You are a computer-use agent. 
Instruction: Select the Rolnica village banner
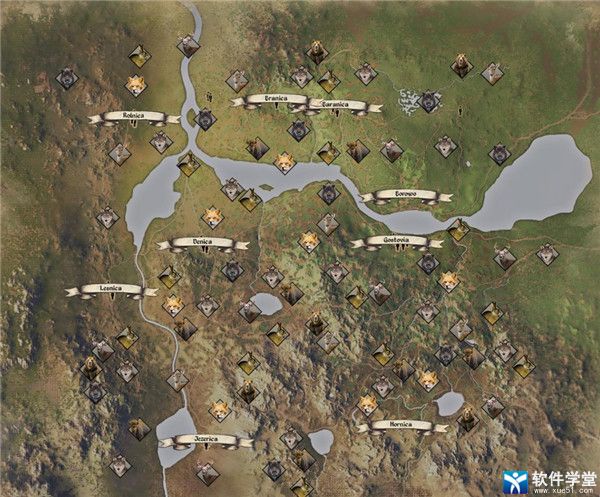[x=133, y=117]
